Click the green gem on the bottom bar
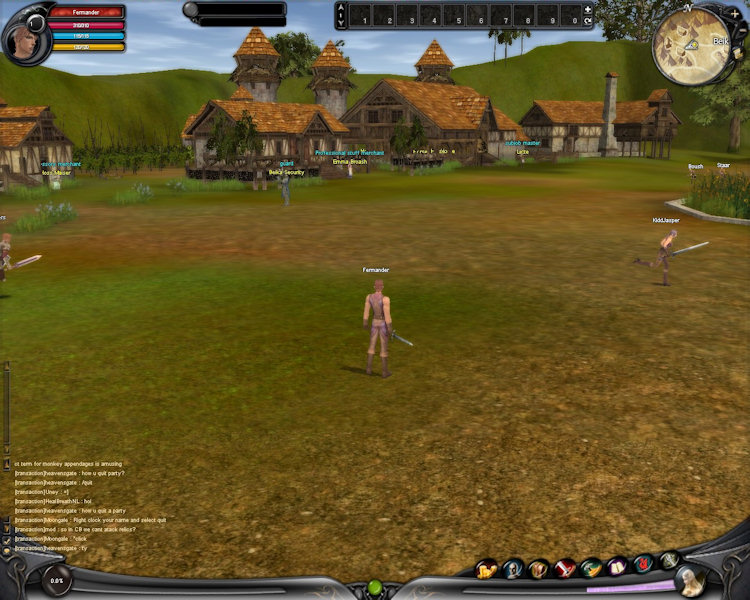This screenshot has width=750, height=600. (x=375, y=588)
